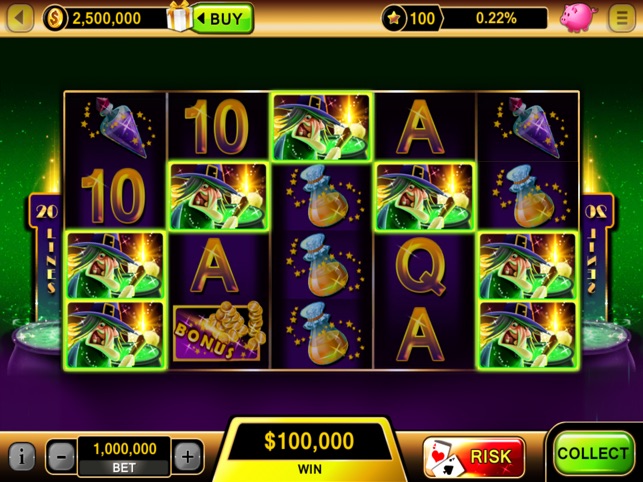
Task: Go back with the left arrow button
Action: pos(21,18)
